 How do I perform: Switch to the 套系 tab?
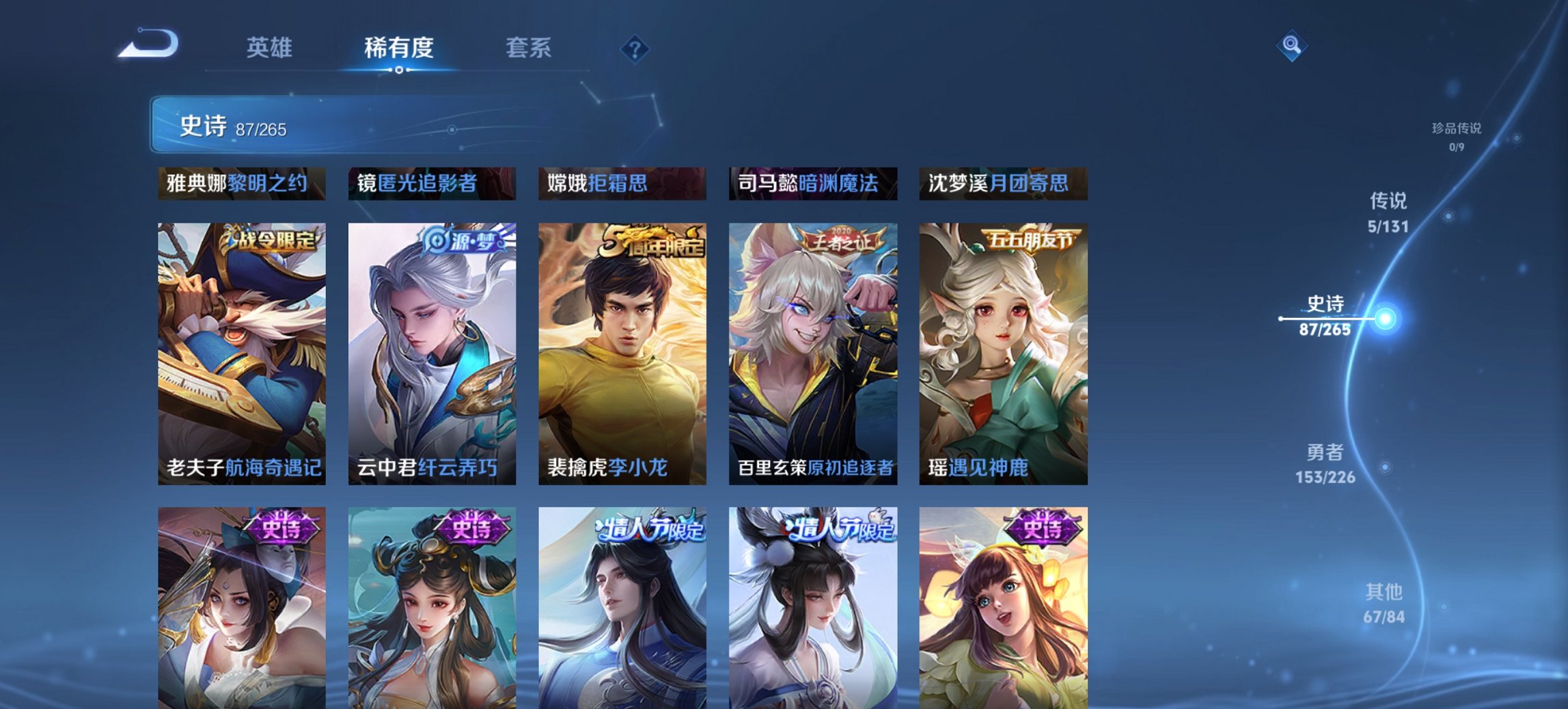[x=529, y=48]
